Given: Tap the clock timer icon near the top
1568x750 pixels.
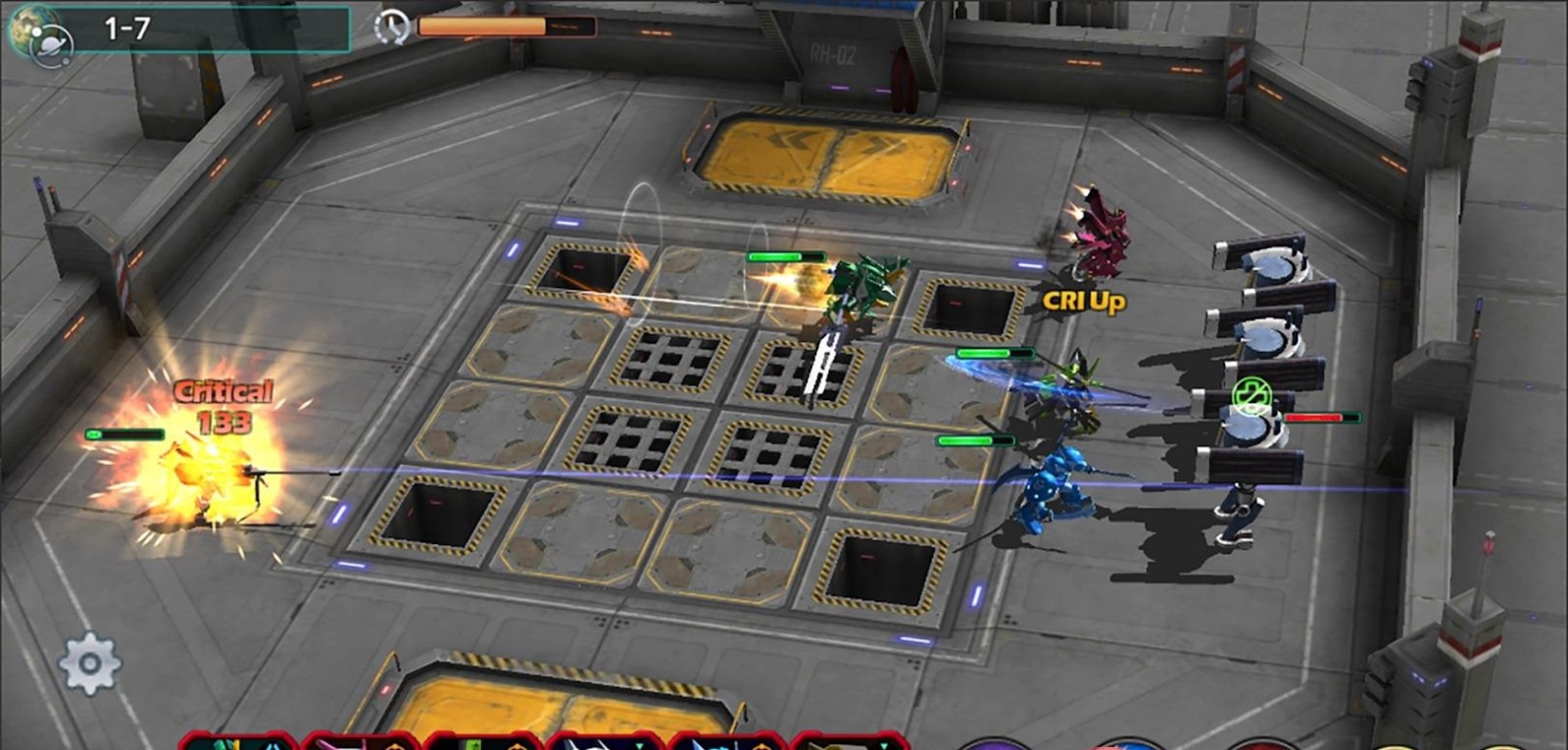Looking at the screenshot, I should click(x=393, y=26).
